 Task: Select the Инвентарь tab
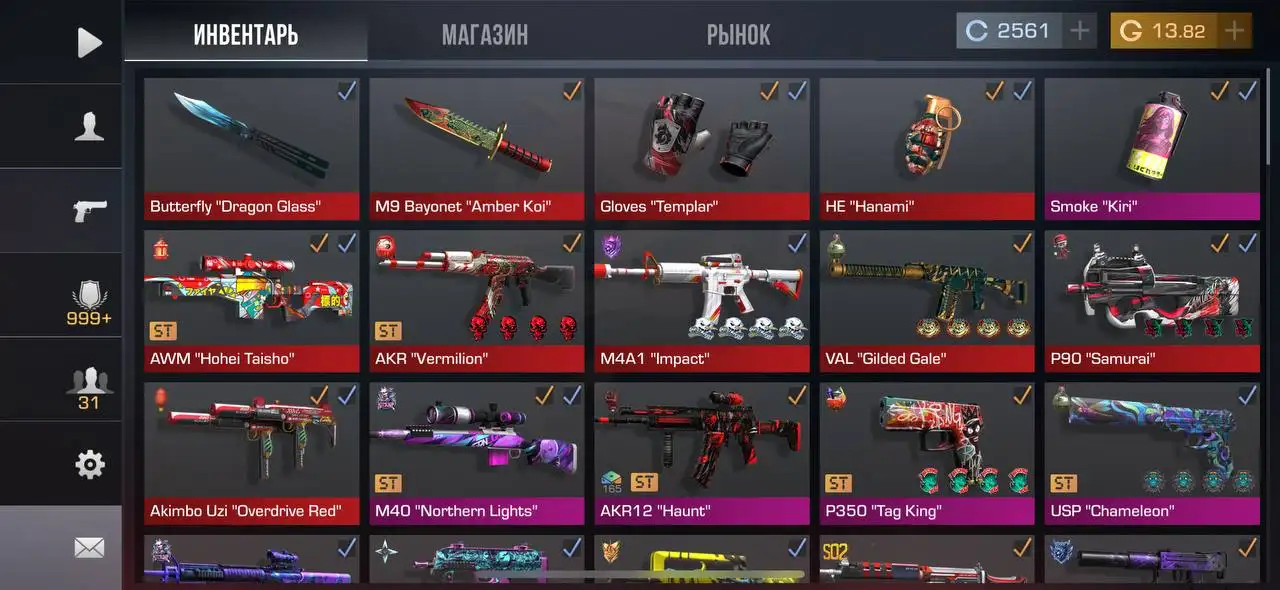pyautogui.click(x=246, y=35)
